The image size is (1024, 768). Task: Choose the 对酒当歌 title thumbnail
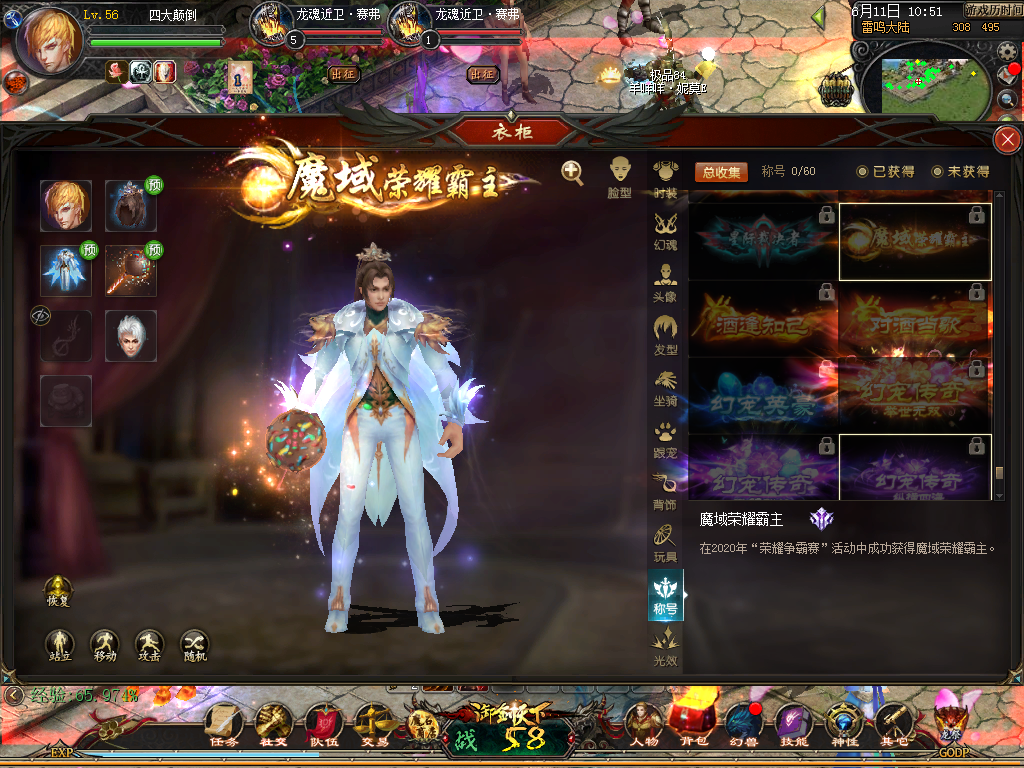click(915, 320)
